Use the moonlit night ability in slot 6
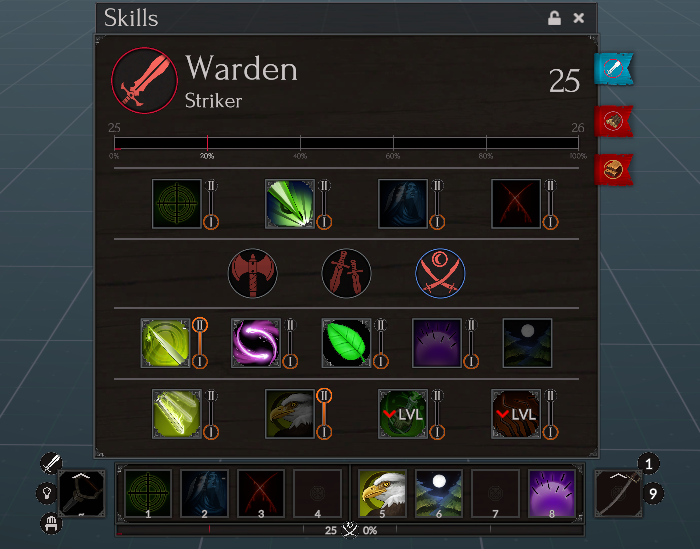The width and height of the screenshot is (700, 549). coord(438,493)
